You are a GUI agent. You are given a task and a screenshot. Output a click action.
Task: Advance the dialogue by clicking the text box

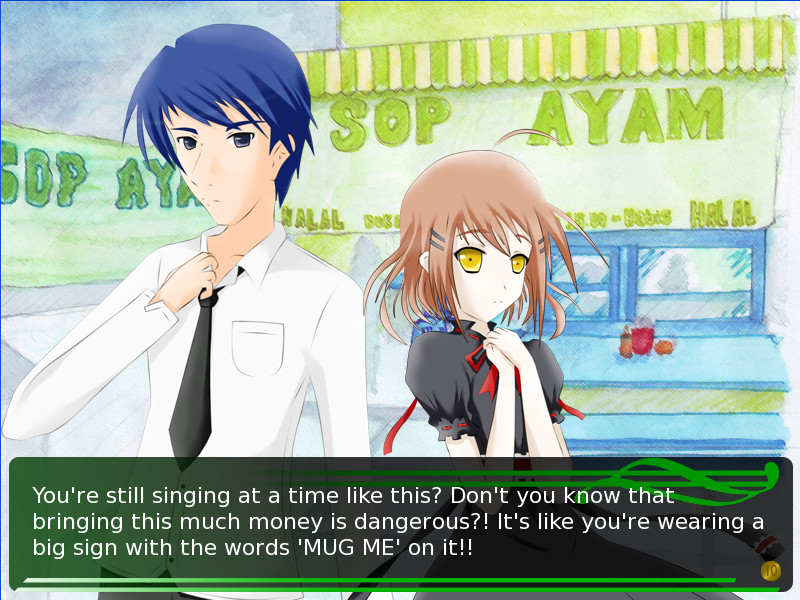pyautogui.click(x=400, y=522)
